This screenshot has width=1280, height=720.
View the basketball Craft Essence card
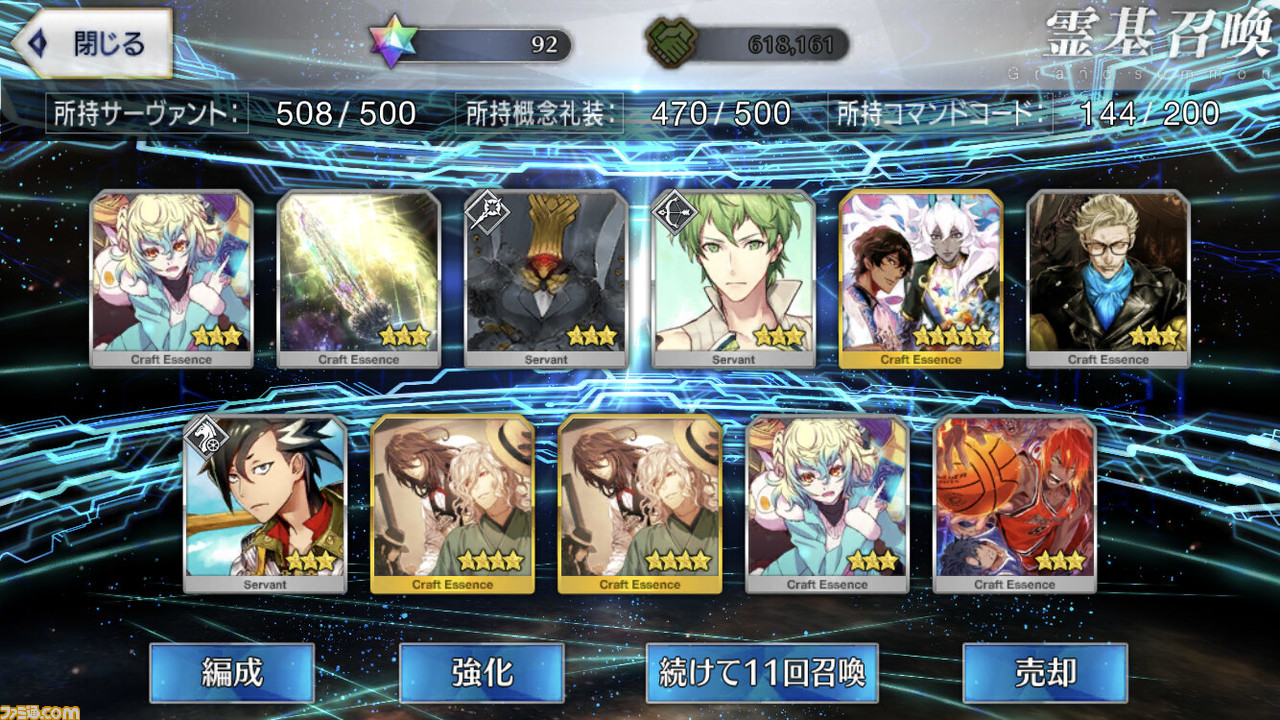[x=1014, y=503]
